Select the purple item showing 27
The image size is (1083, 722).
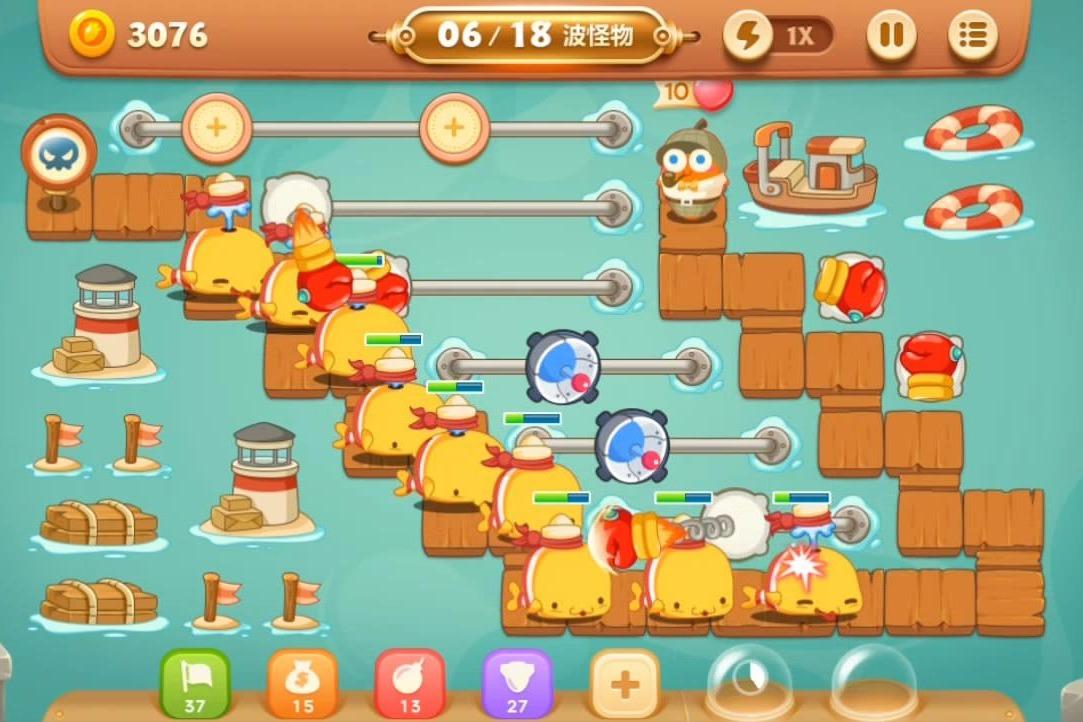pos(517,683)
